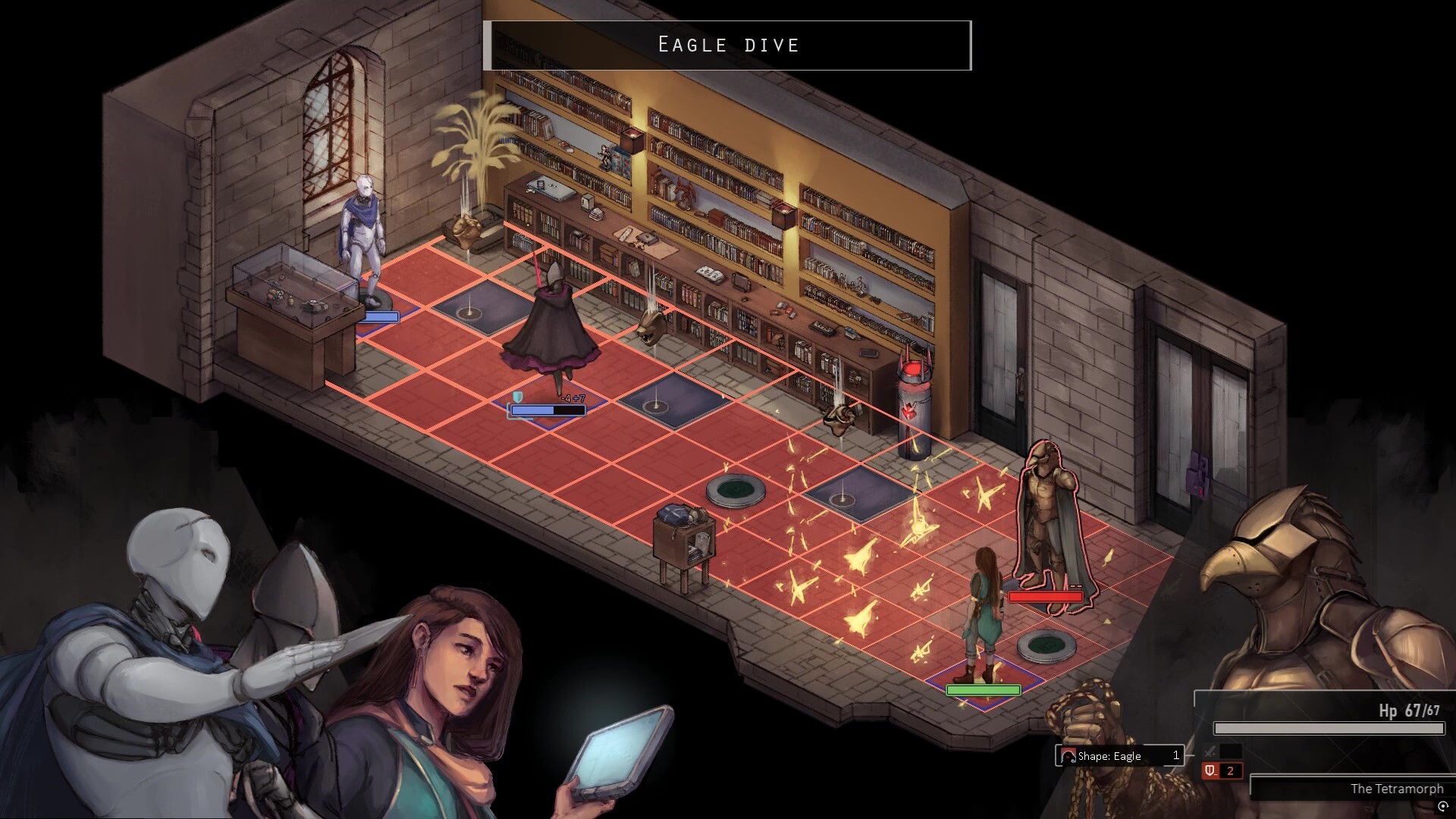Image resolution: width=1456 pixels, height=819 pixels.
Task: Click the red shield debuff icon
Action: coord(1211,770)
